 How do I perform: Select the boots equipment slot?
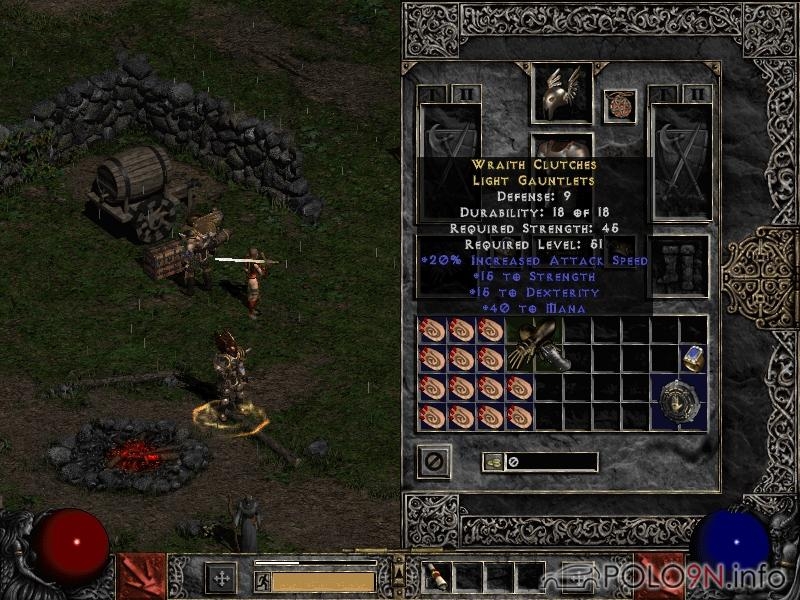click(x=680, y=266)
